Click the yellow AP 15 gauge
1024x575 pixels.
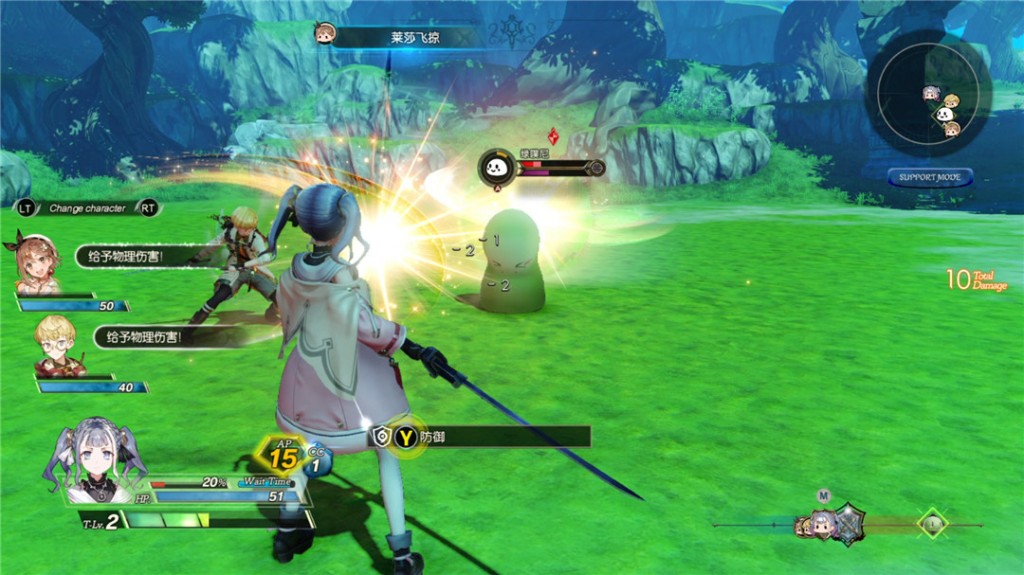tap(283, 457)
